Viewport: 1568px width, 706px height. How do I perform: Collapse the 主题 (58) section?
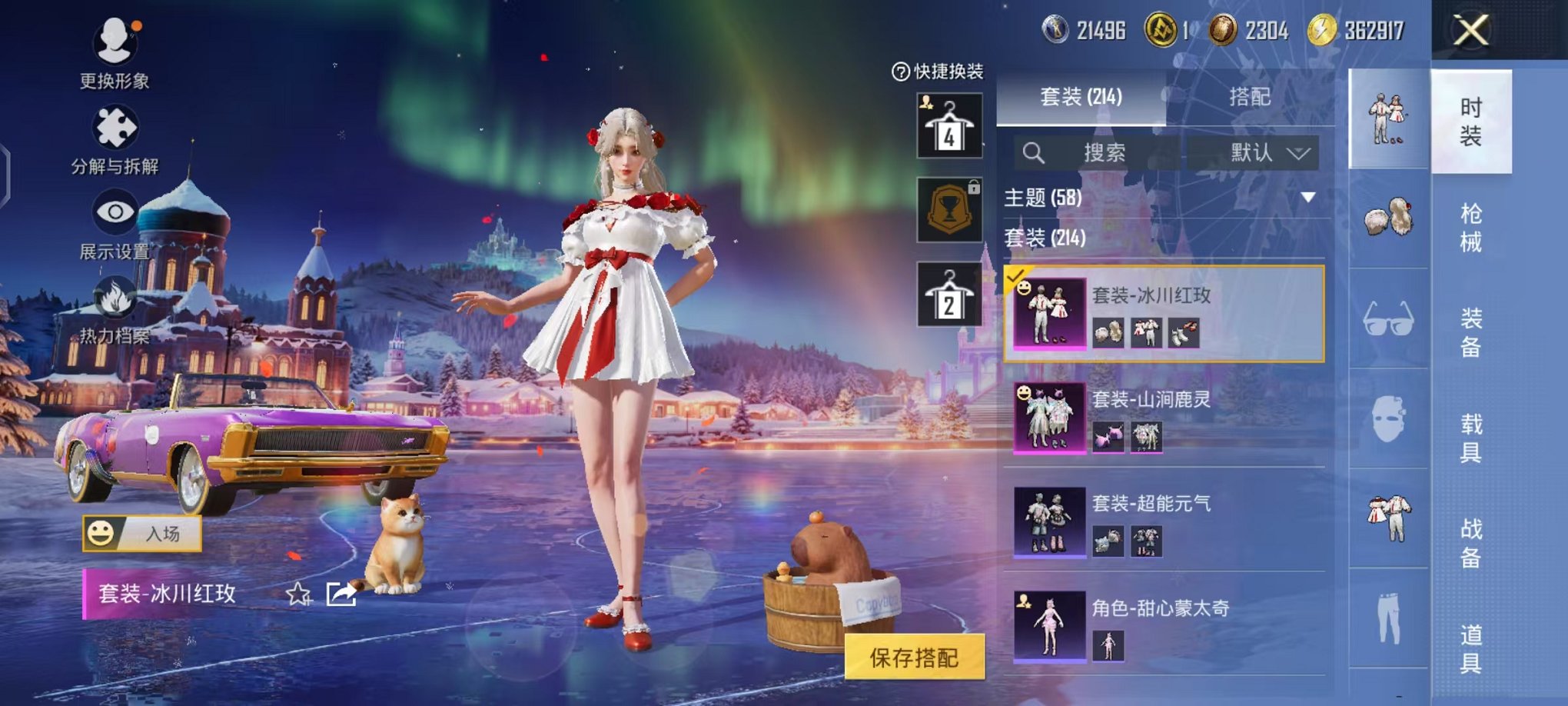(1307, 197)
